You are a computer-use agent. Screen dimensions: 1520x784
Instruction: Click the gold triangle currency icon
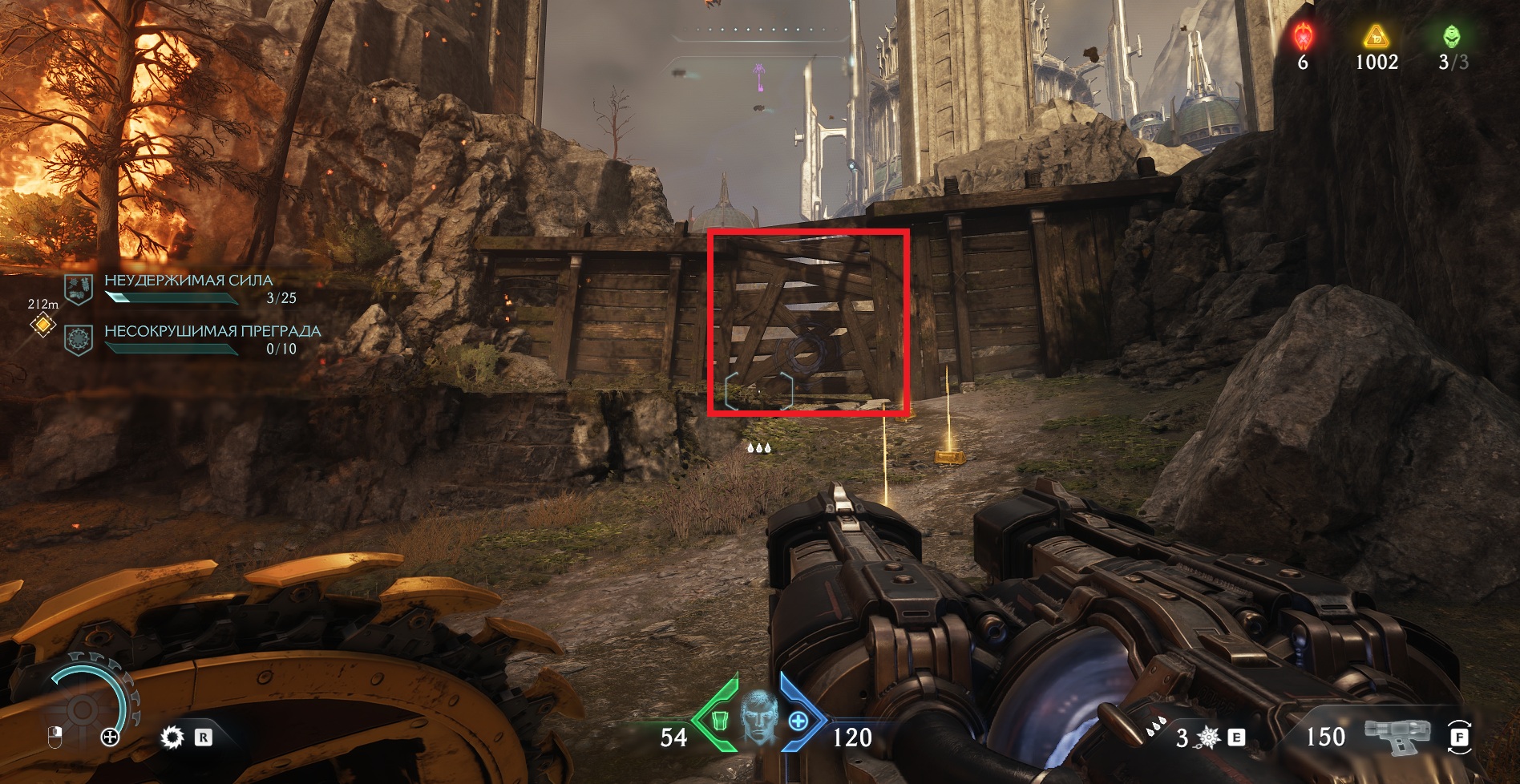click(x=1376, y=36)
